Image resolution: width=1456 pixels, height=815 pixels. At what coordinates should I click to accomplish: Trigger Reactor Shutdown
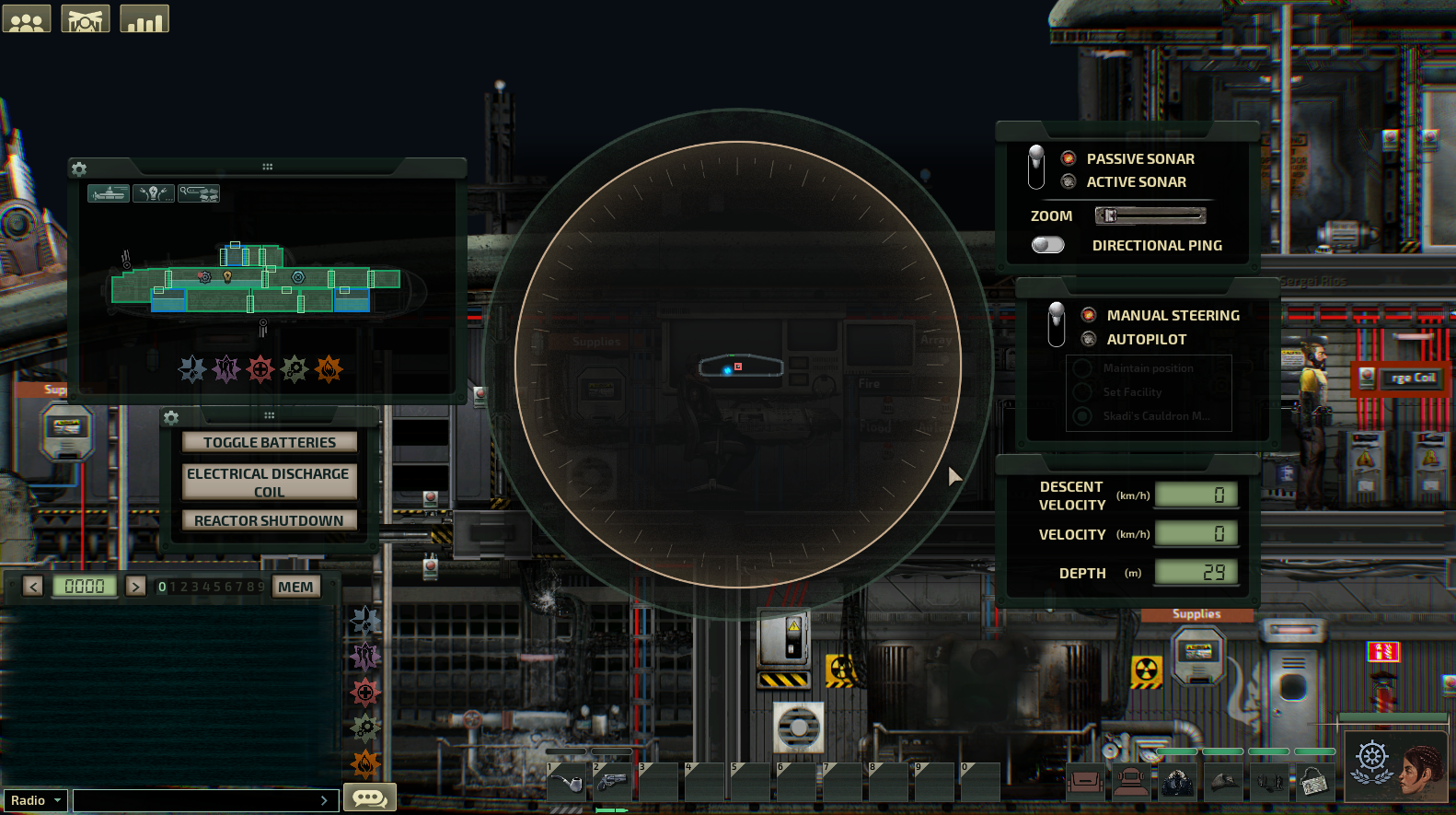coord(269,520)
